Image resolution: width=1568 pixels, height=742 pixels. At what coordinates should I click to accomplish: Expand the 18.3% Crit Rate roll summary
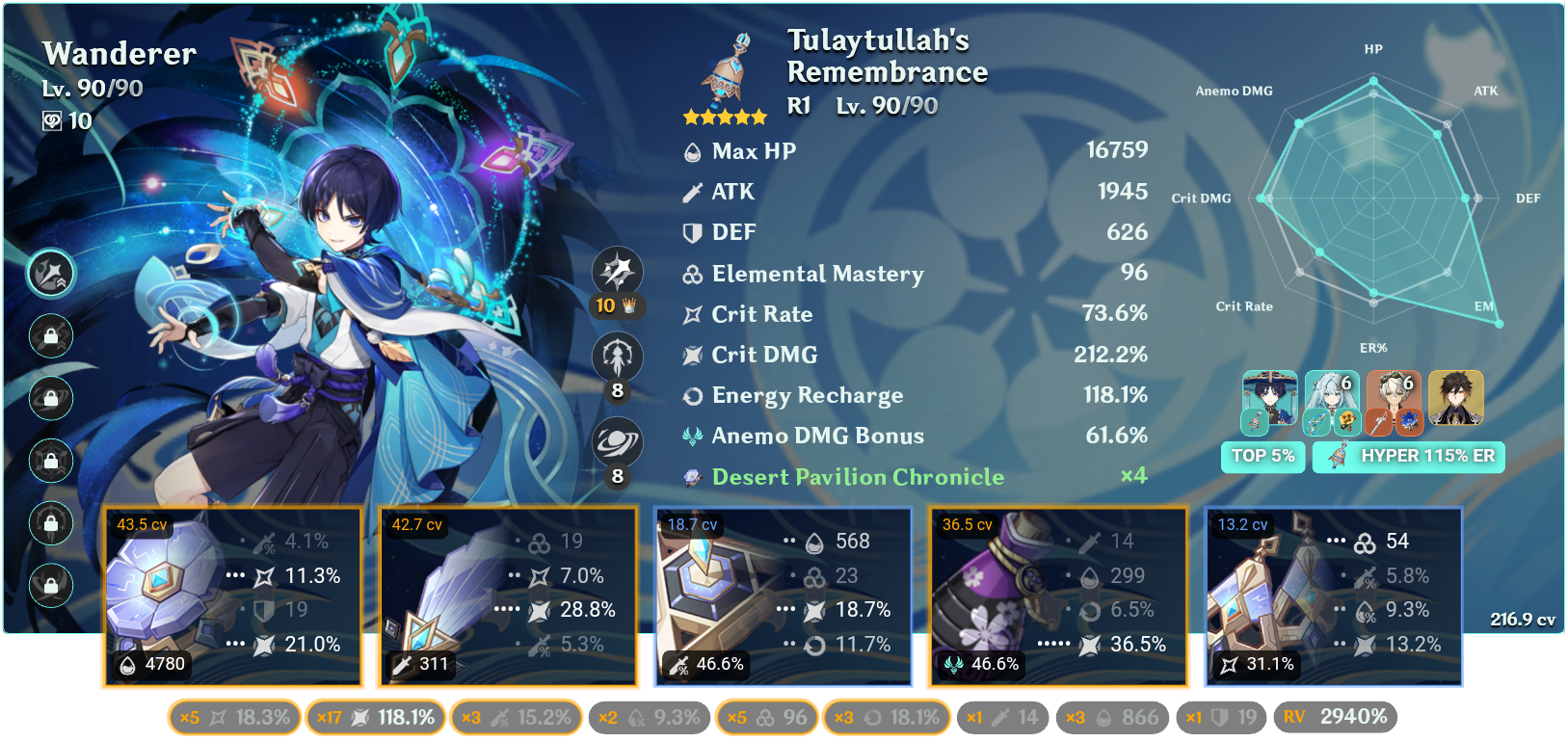point(233,717)
